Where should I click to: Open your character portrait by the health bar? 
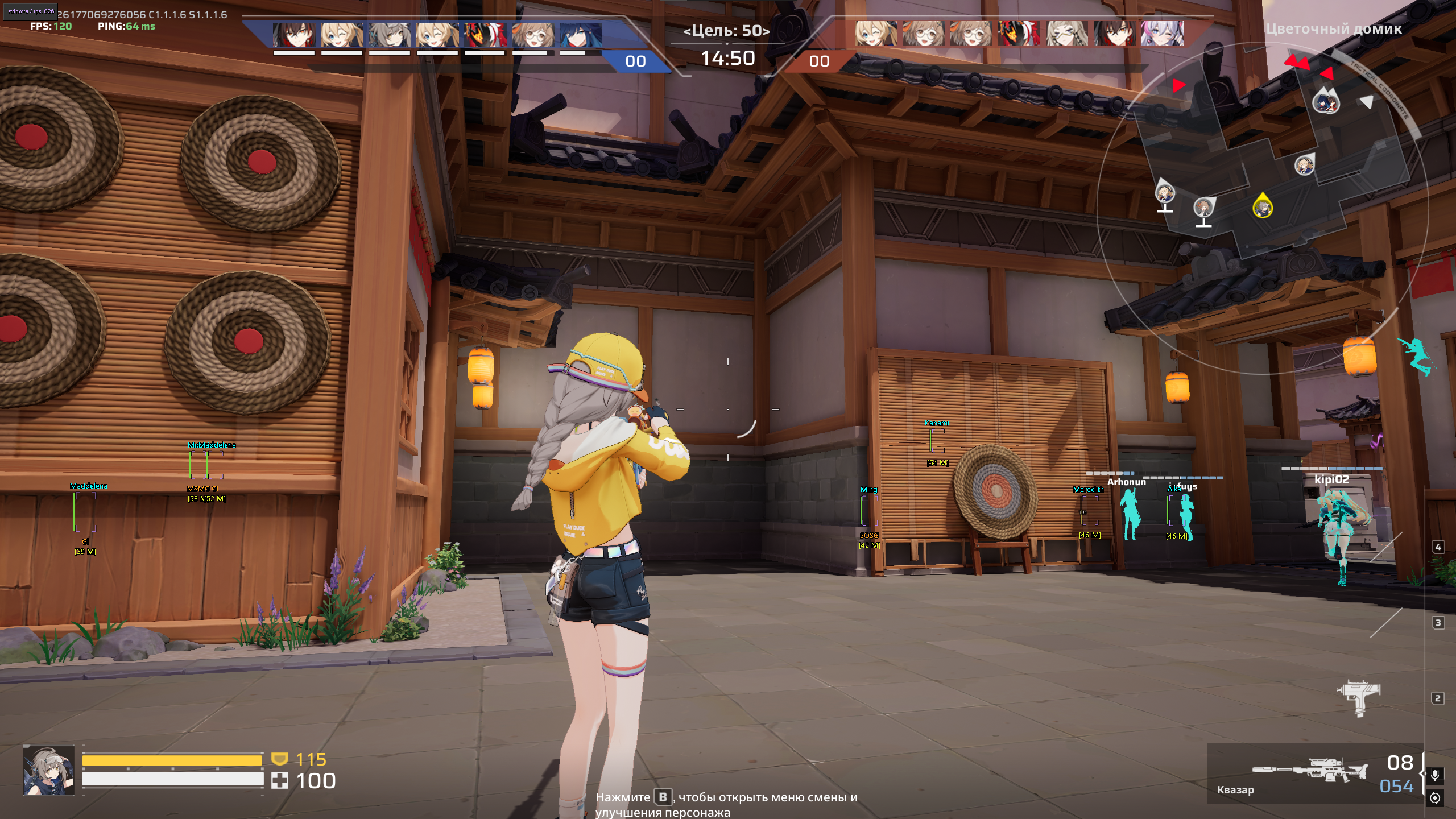coord(49,770)
